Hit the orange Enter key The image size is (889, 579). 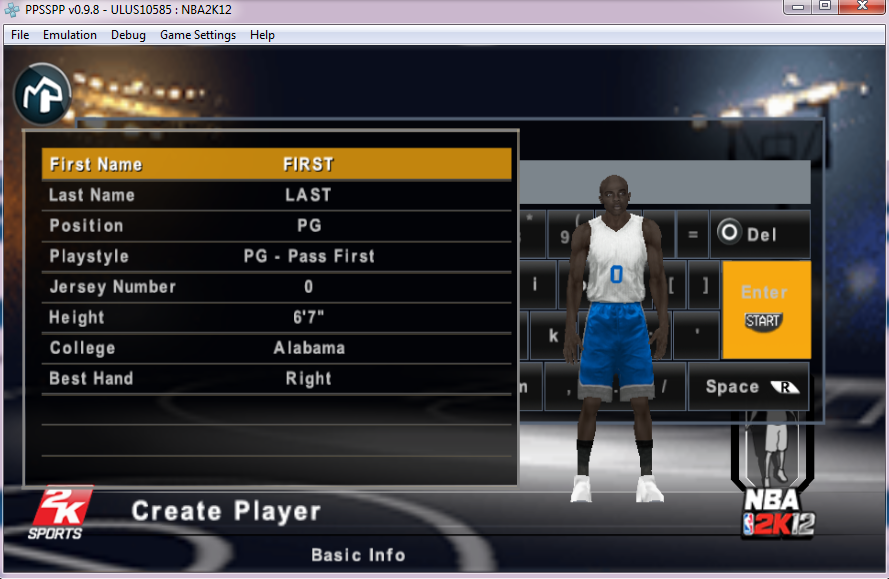pos(765,308)
